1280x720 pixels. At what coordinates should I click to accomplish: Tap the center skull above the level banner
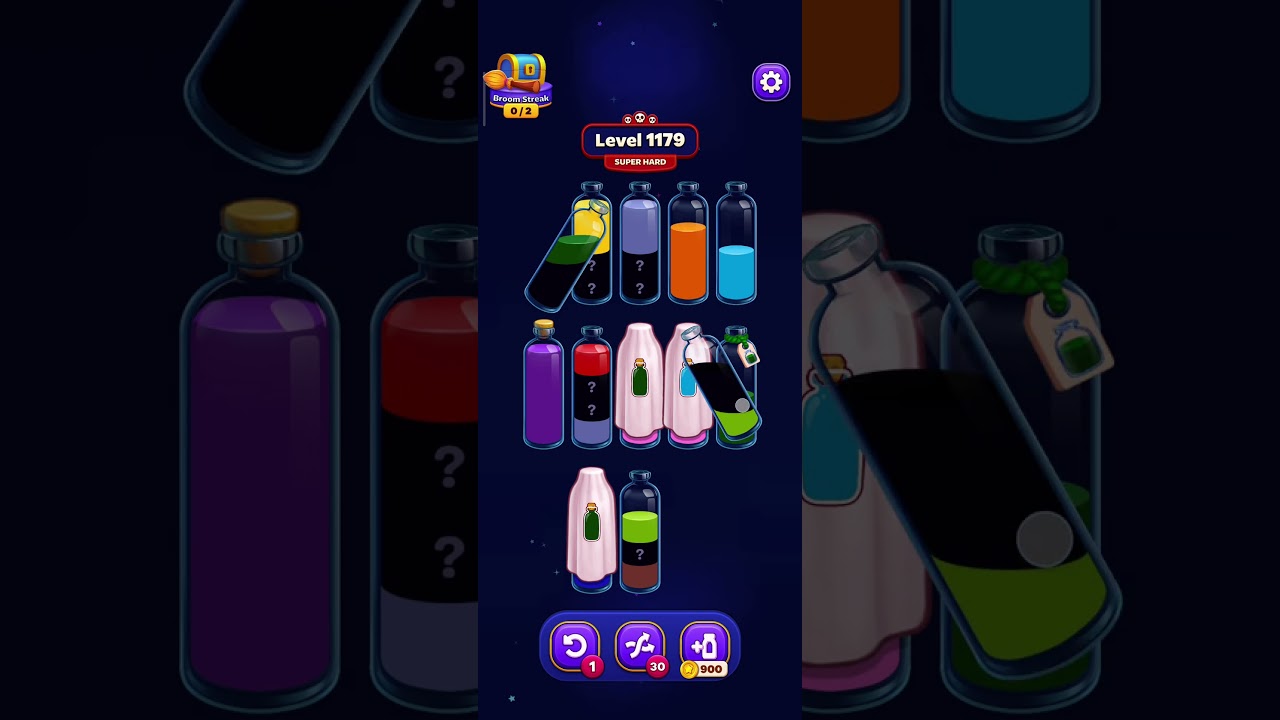point(640,116)
